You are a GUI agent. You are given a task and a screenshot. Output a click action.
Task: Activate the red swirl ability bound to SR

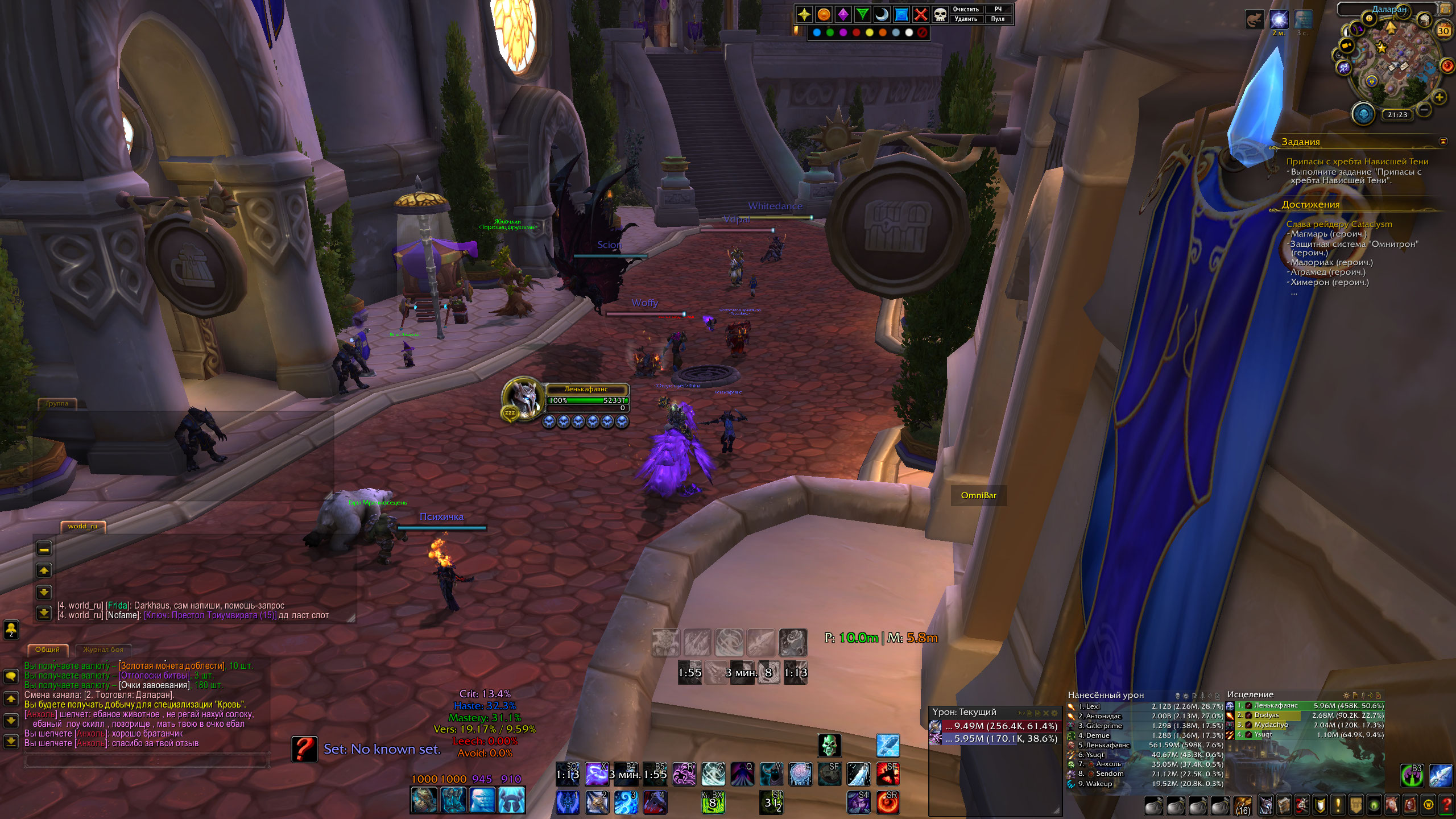coord(888,802)
